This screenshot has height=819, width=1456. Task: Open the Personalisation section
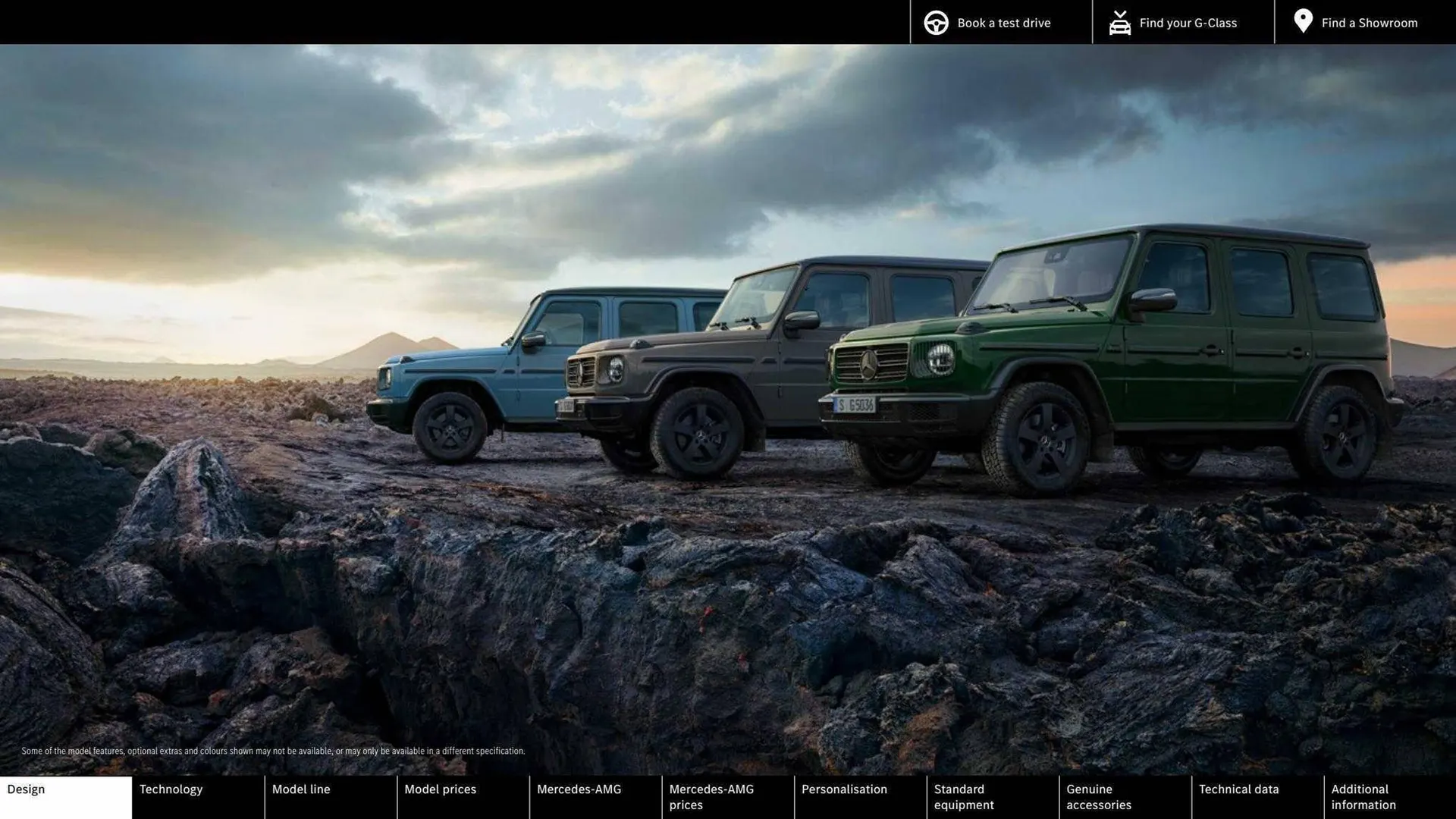[859, 796]
